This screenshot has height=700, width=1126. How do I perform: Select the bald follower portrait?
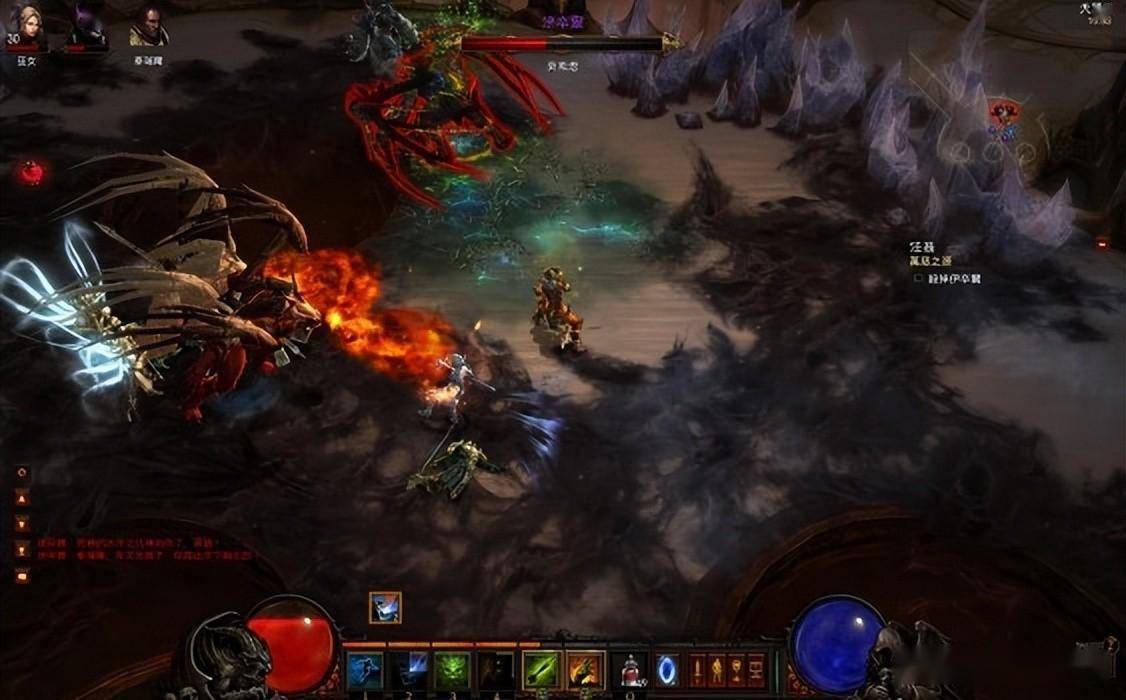coord(149,26)
